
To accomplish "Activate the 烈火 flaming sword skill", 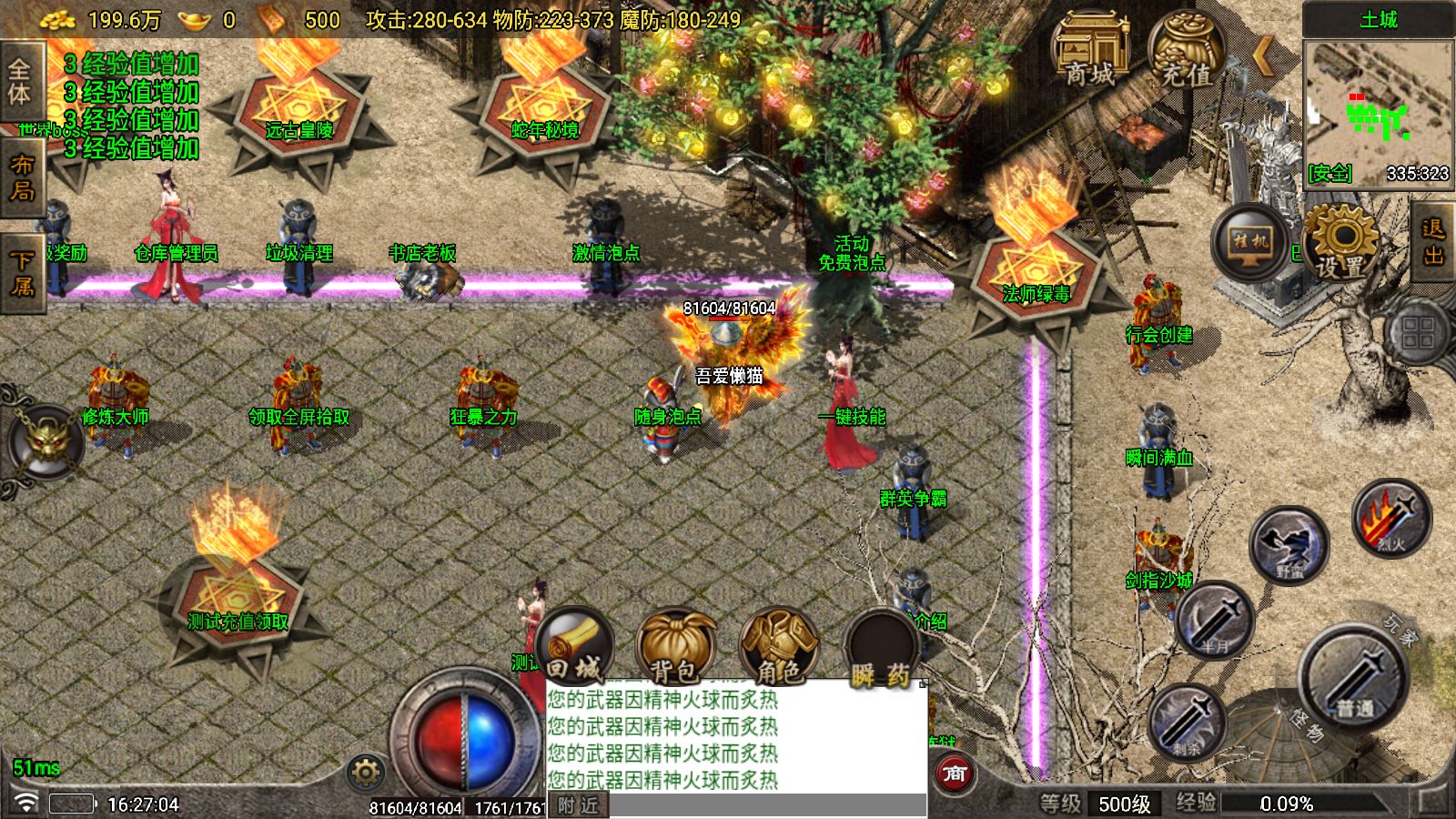I will (1390, 519).
